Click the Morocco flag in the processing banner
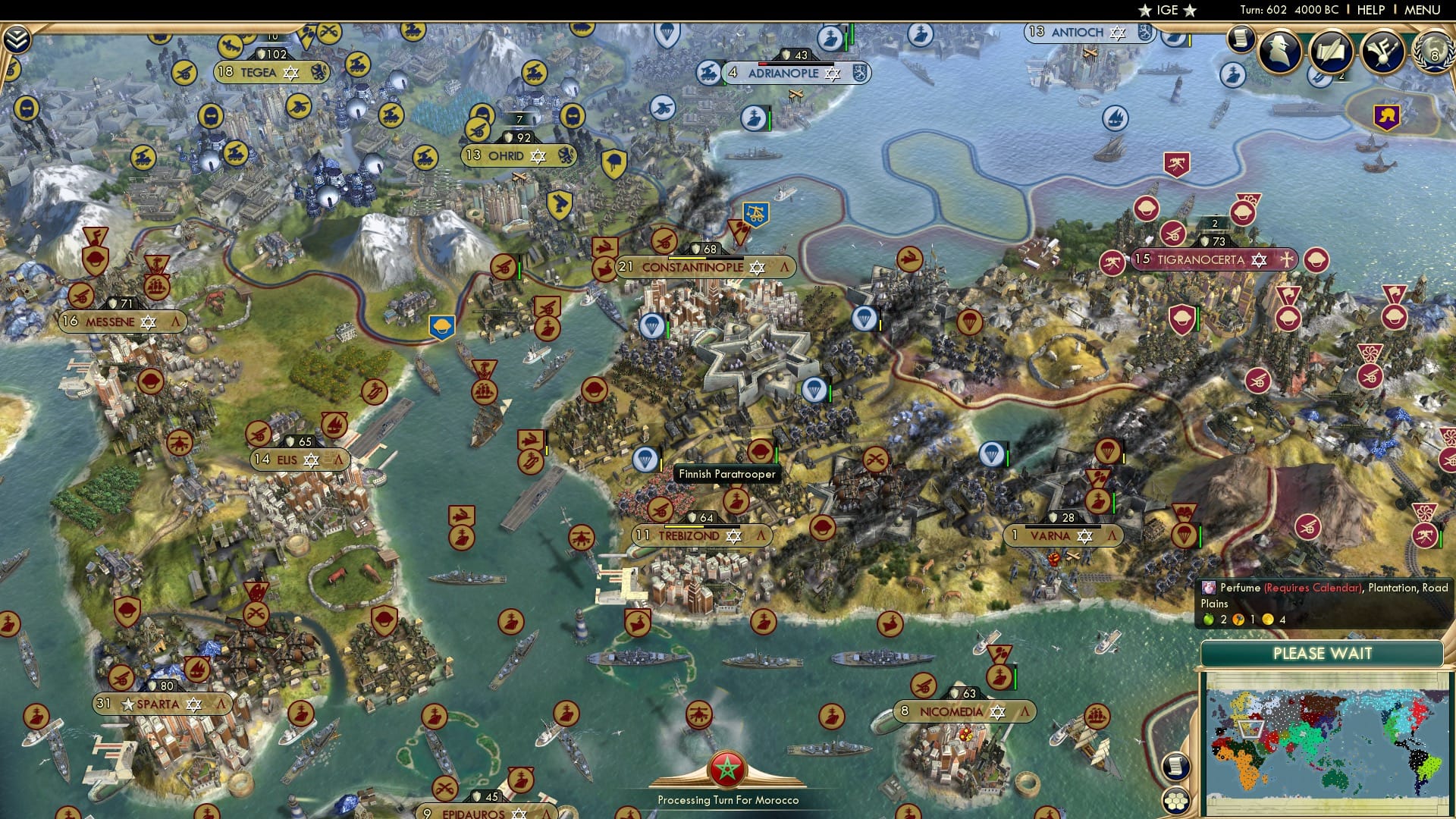The image size is (1456, 819). point(727,767)
